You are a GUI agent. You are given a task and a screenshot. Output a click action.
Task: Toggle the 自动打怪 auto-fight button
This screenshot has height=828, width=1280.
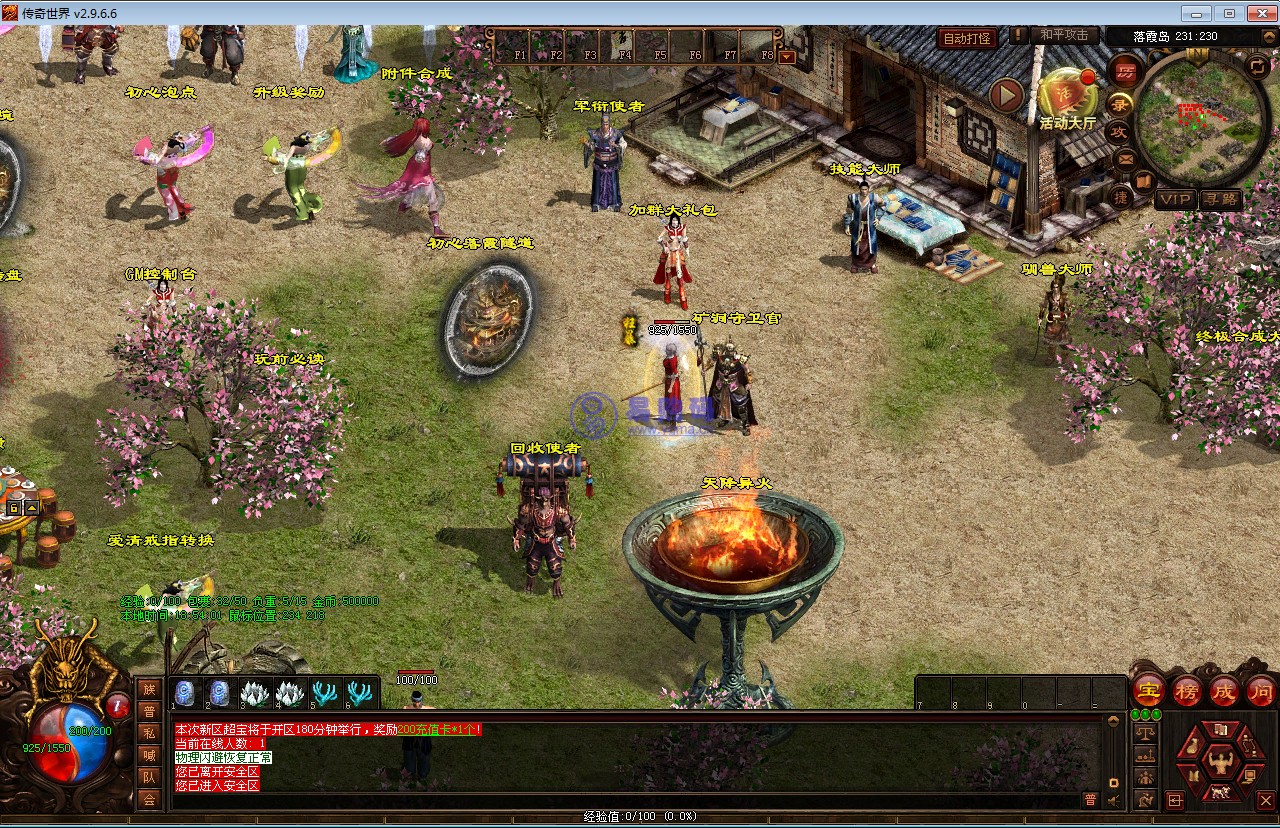968,38
